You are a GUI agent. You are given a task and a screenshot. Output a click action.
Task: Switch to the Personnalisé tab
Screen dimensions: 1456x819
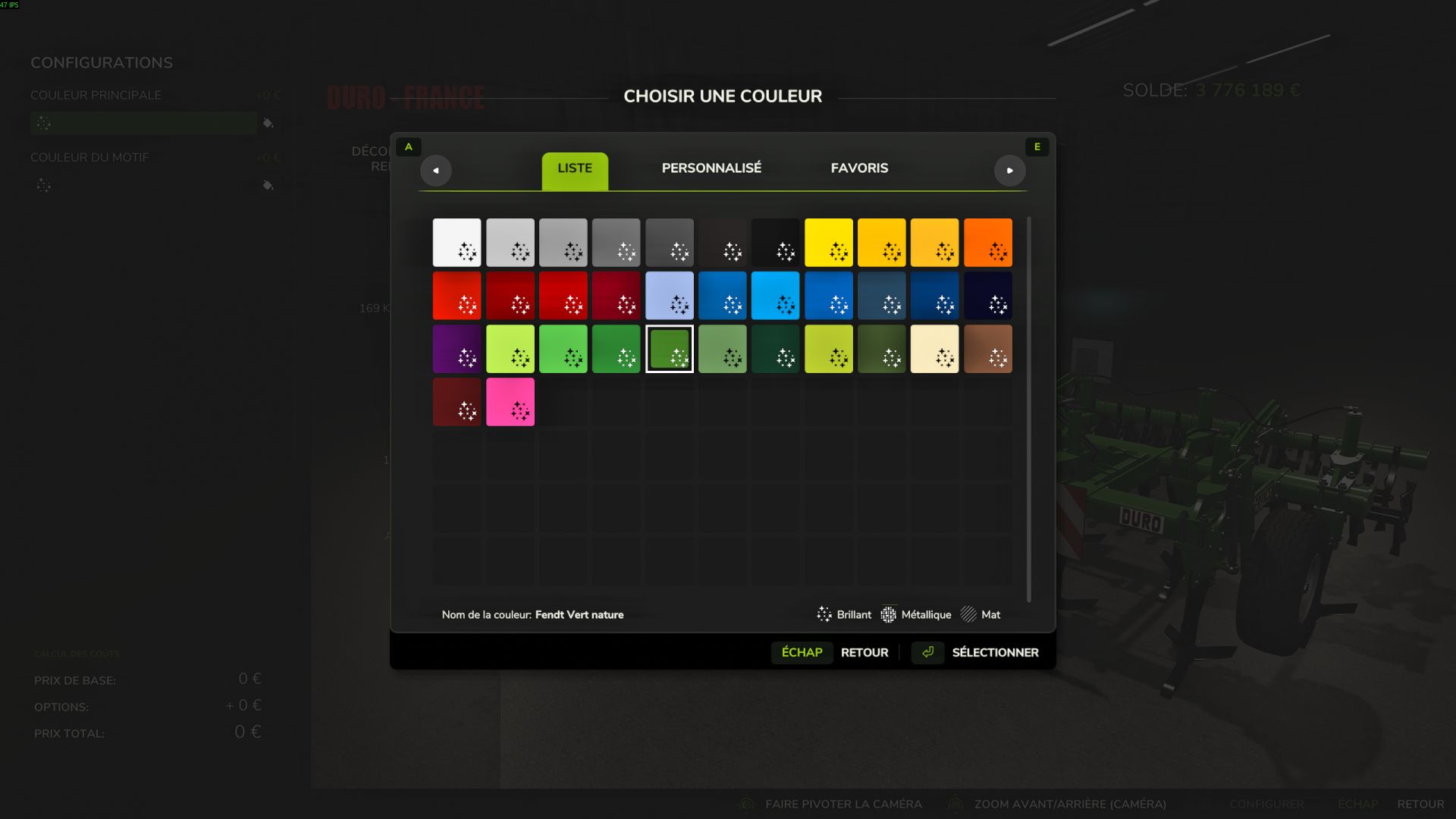[711, 168]
